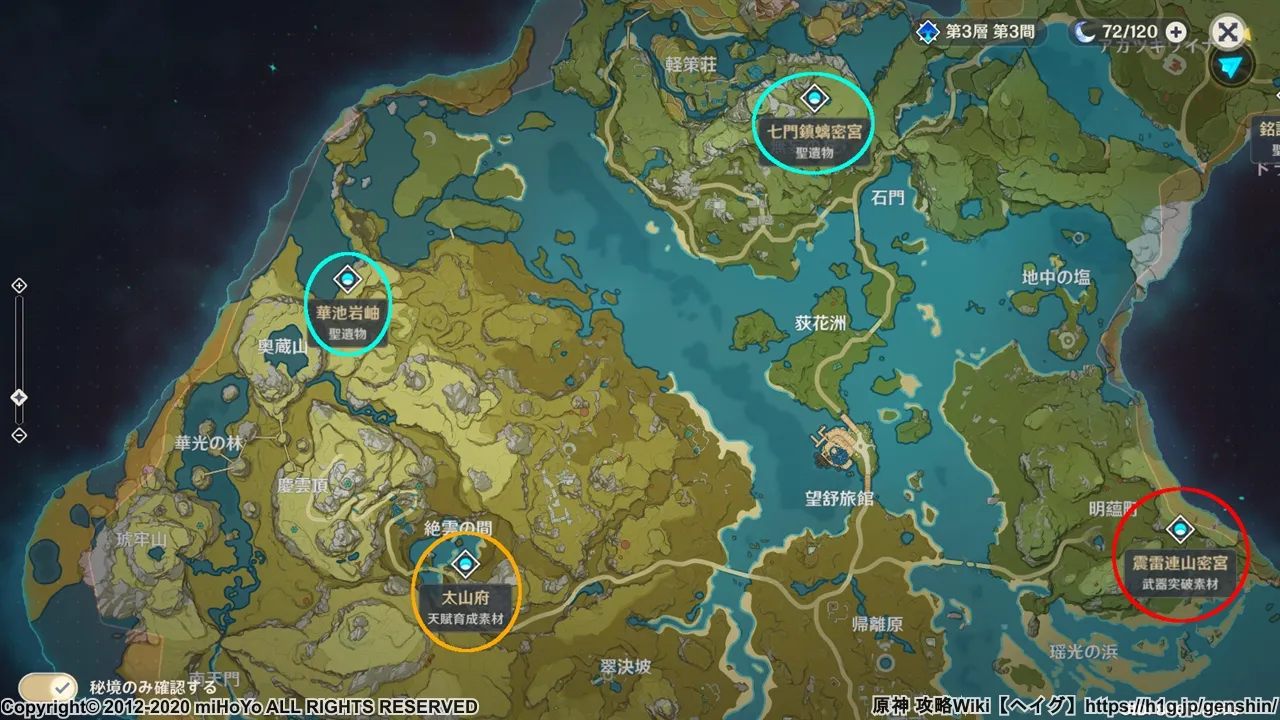Zoom out using the slider's minus button
The image size is (1280, 720).
click(x=19, y=435)
